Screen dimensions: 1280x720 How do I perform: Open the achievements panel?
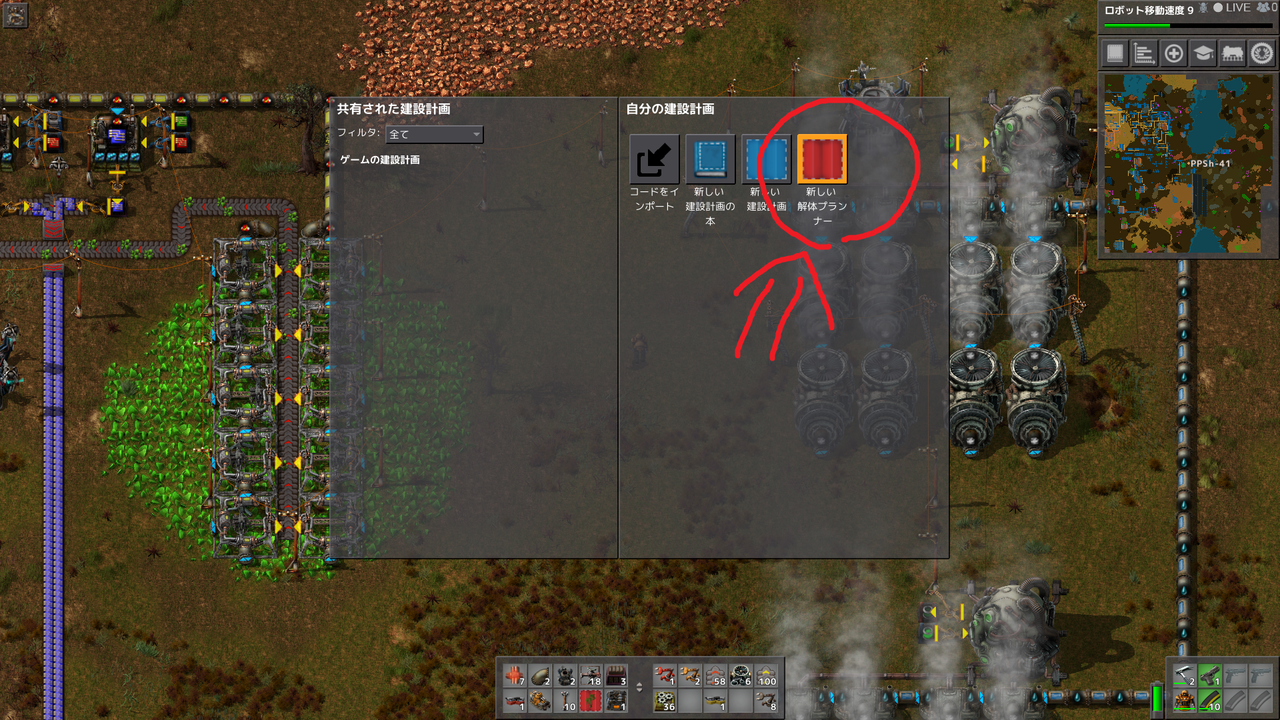tap(1261, 53)
